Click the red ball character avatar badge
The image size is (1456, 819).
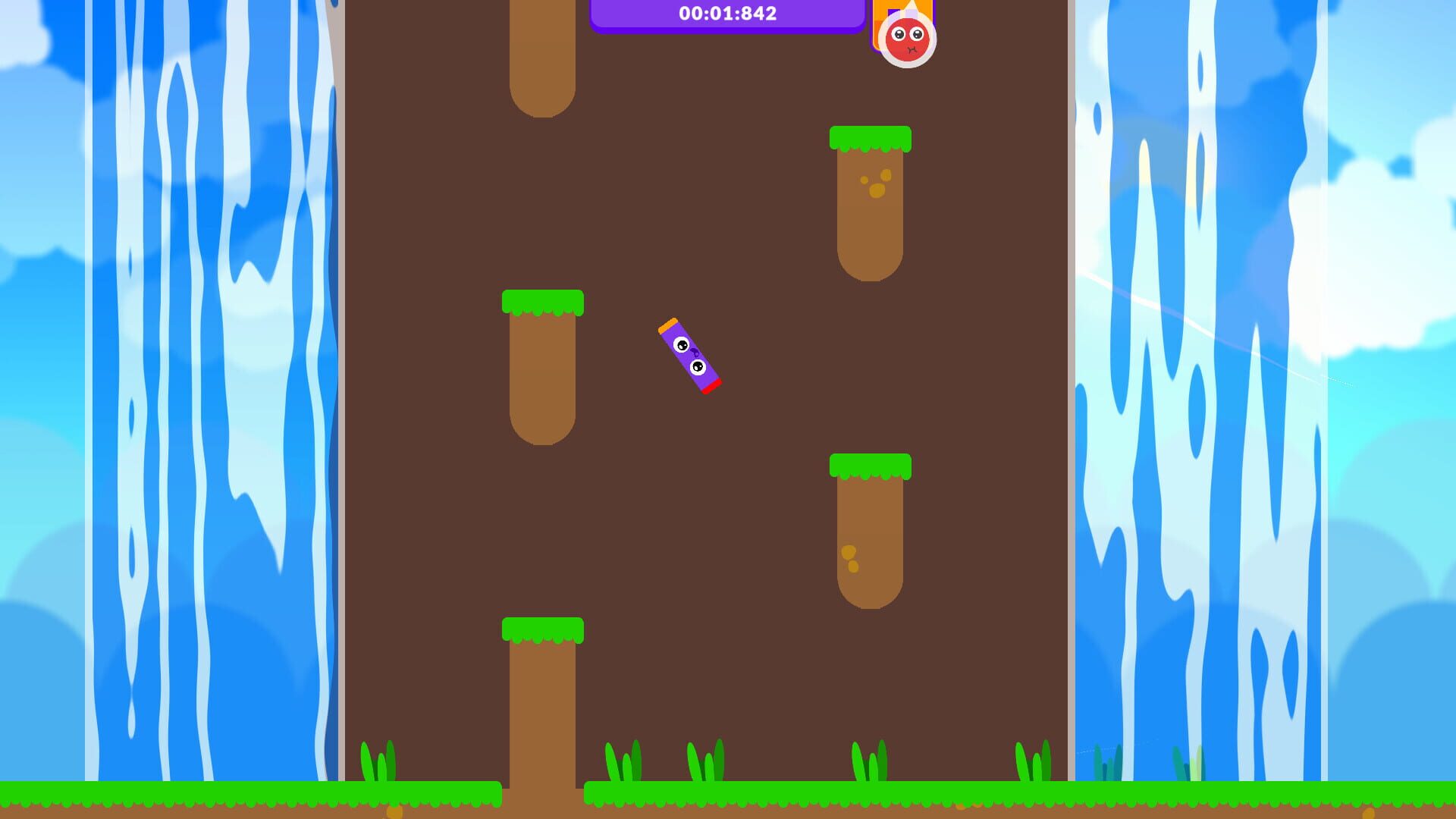point(907,40)
